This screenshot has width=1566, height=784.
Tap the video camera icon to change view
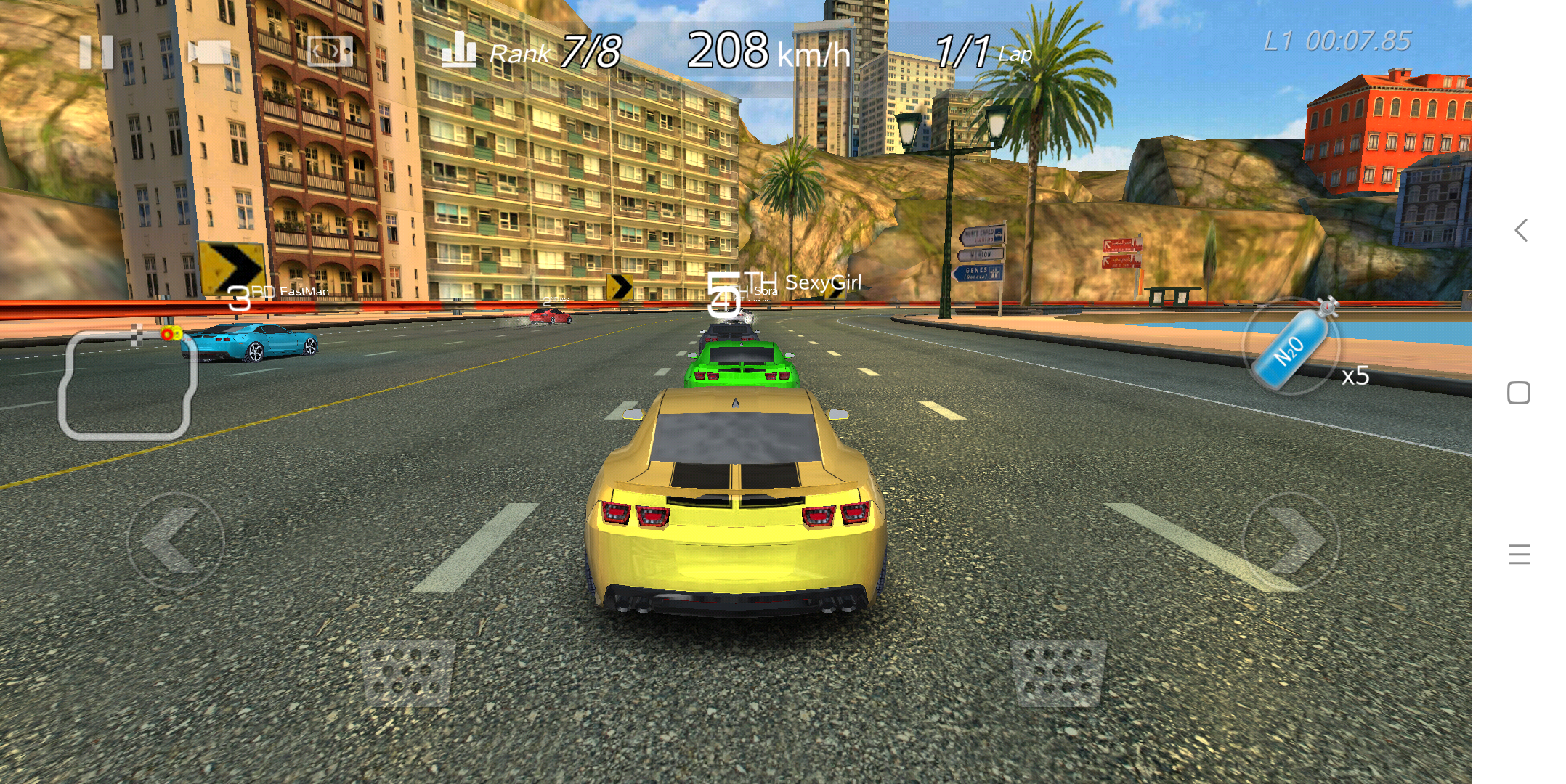pyautogui.click(x=209, y=51)
